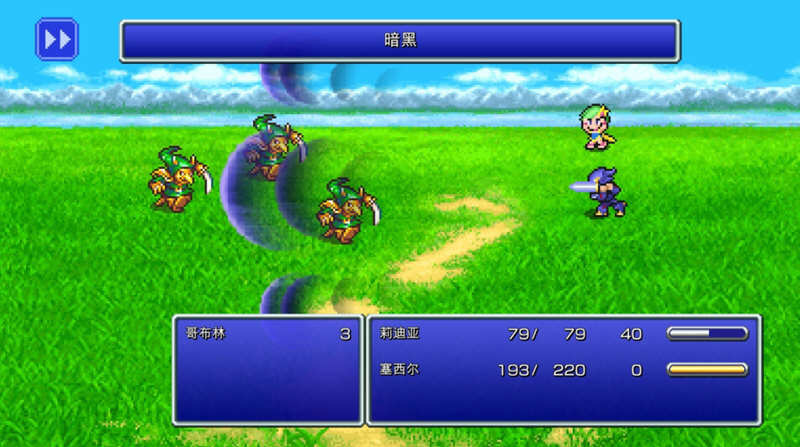
Task: Toggle the fast-forward battle speed button
Action: pyautogui.click(x=57, y=39)
